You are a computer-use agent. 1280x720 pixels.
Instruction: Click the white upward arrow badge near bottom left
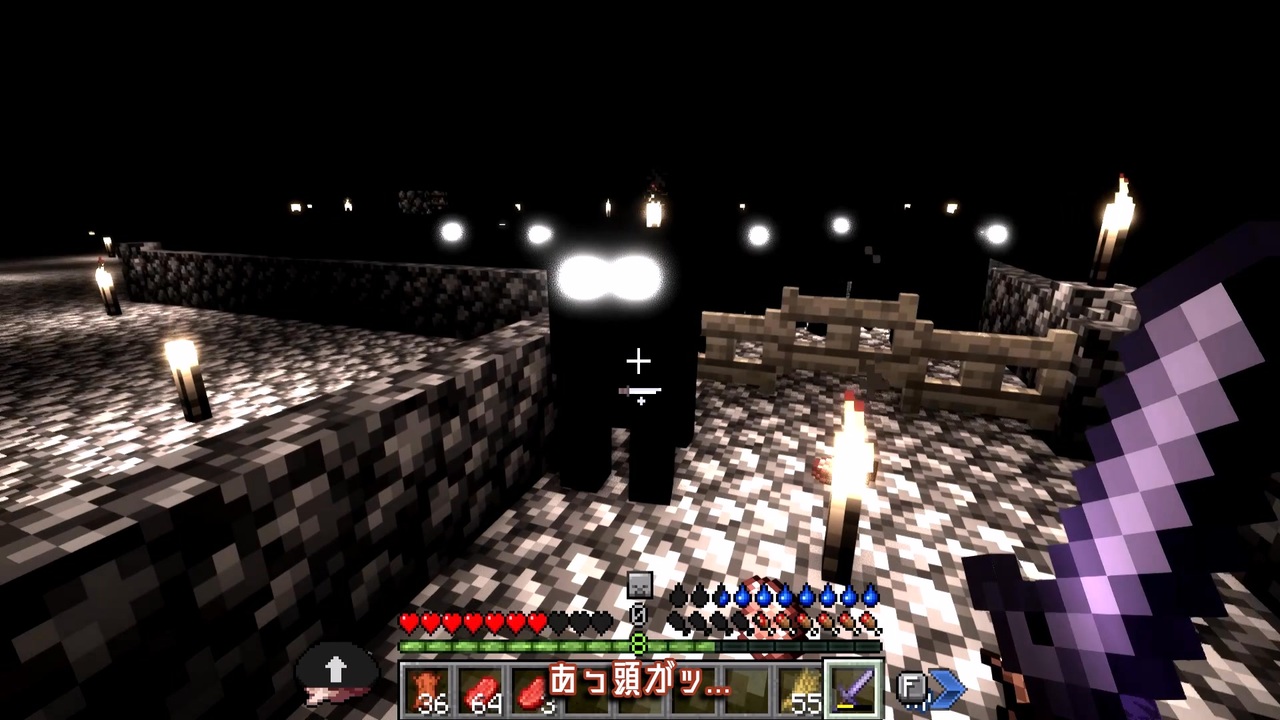[x=335, y=668]
